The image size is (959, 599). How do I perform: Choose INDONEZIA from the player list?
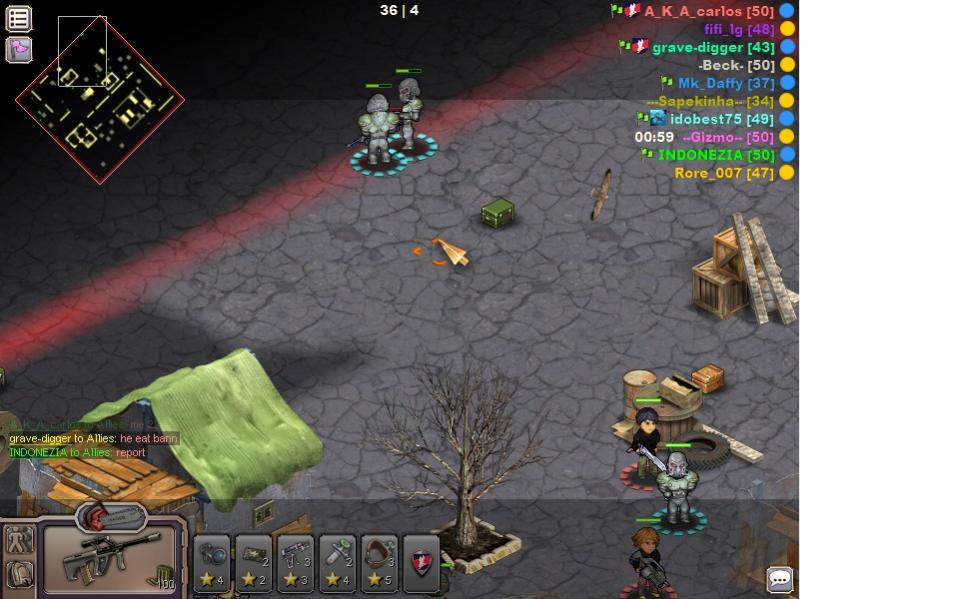[715, 155]
